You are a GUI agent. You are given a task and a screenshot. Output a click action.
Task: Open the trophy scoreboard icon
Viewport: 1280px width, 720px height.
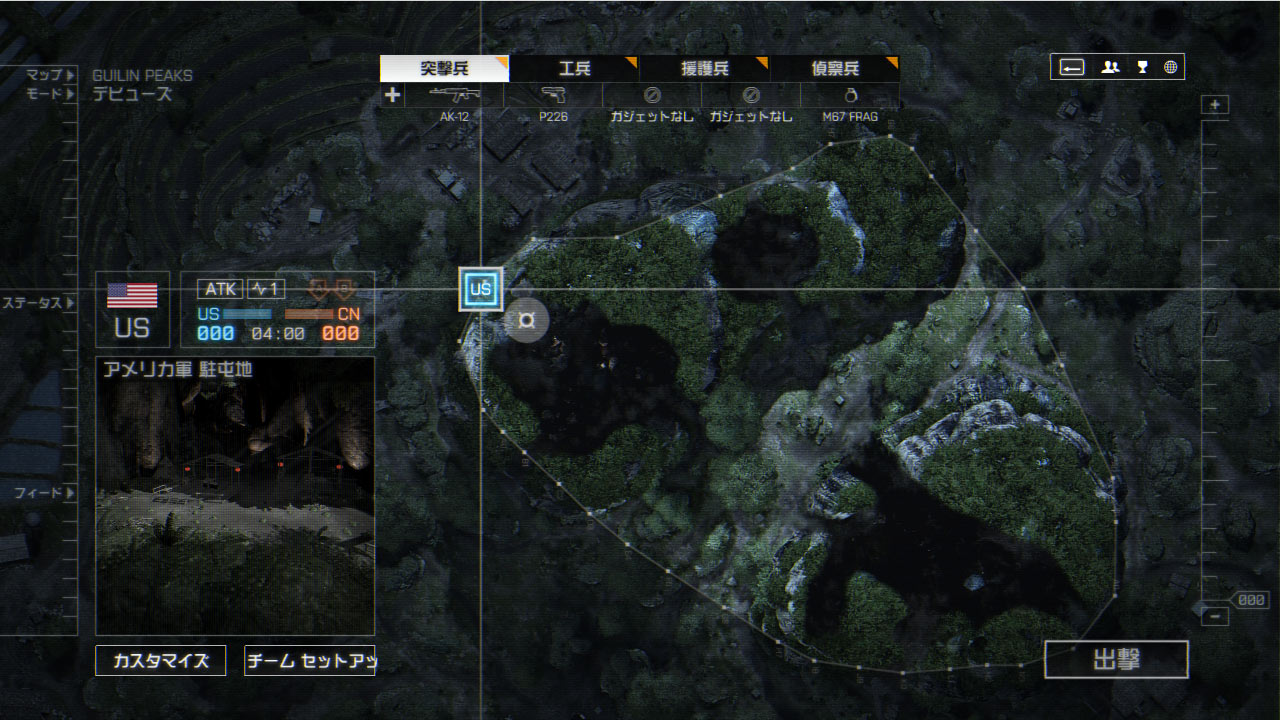pos(1142,67)
